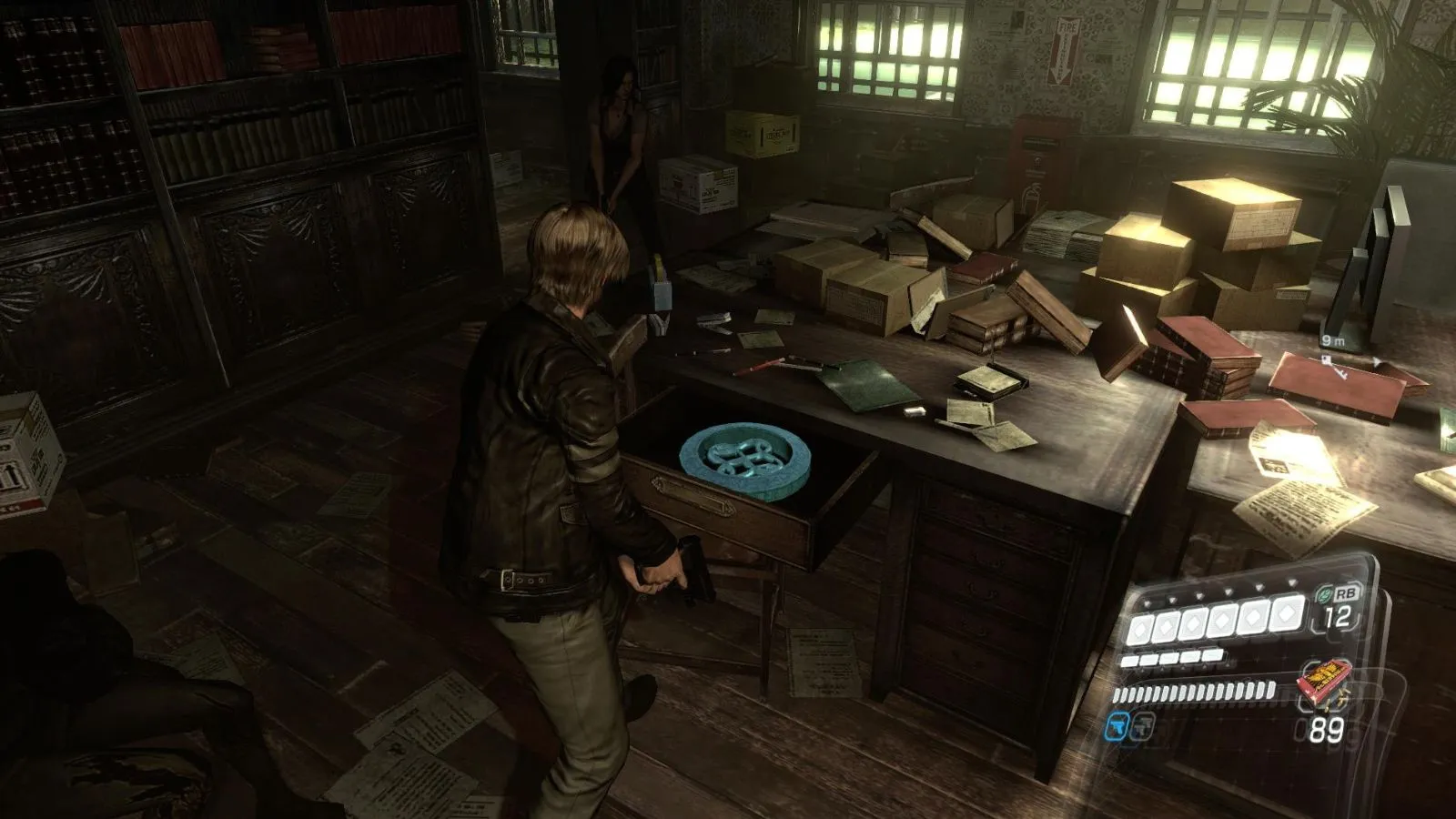
Task: Click the red ammo box icon showing 89
Action: pos(1324,683)
